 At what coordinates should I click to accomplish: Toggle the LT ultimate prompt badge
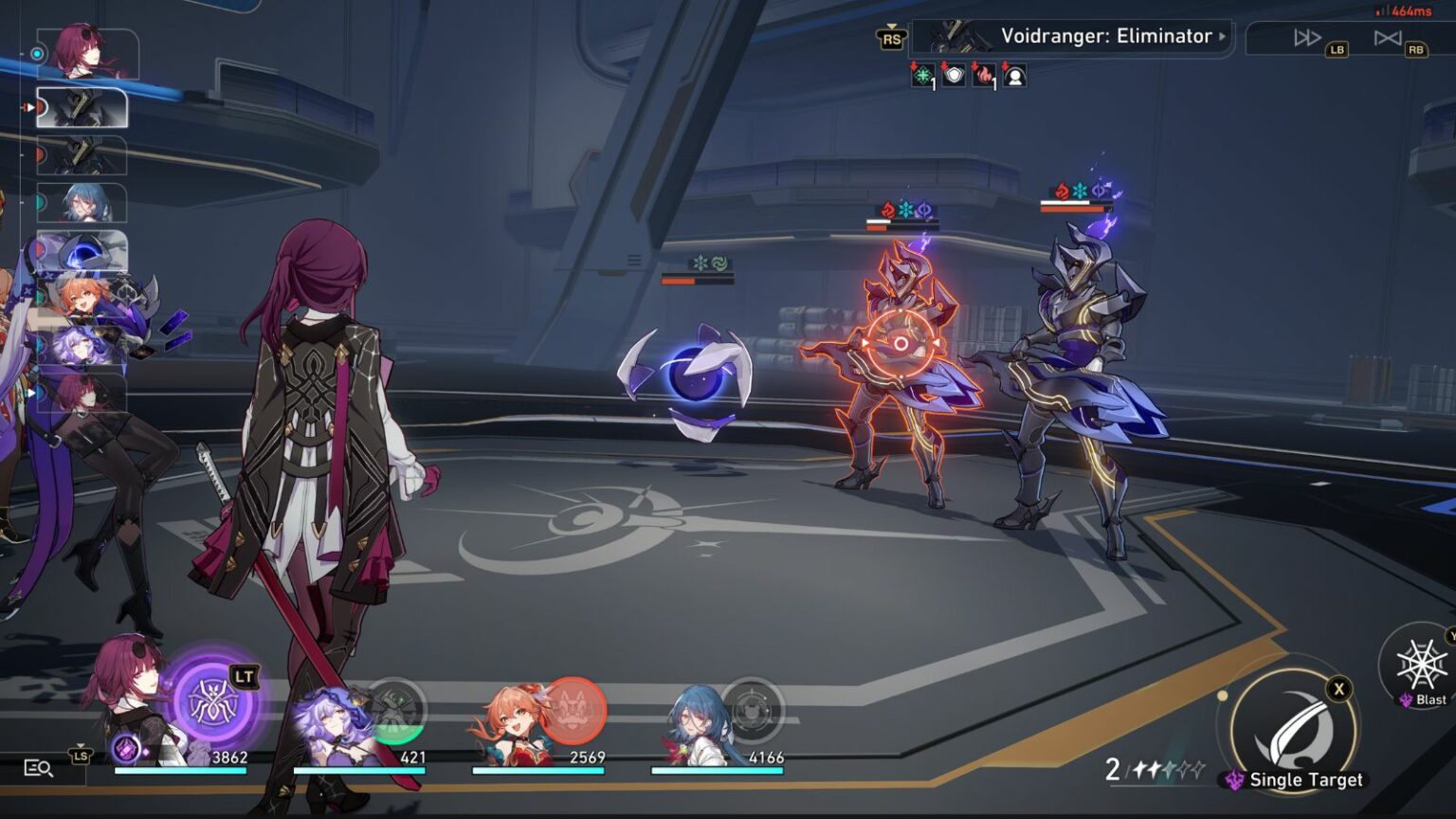[x=244, y=676]
